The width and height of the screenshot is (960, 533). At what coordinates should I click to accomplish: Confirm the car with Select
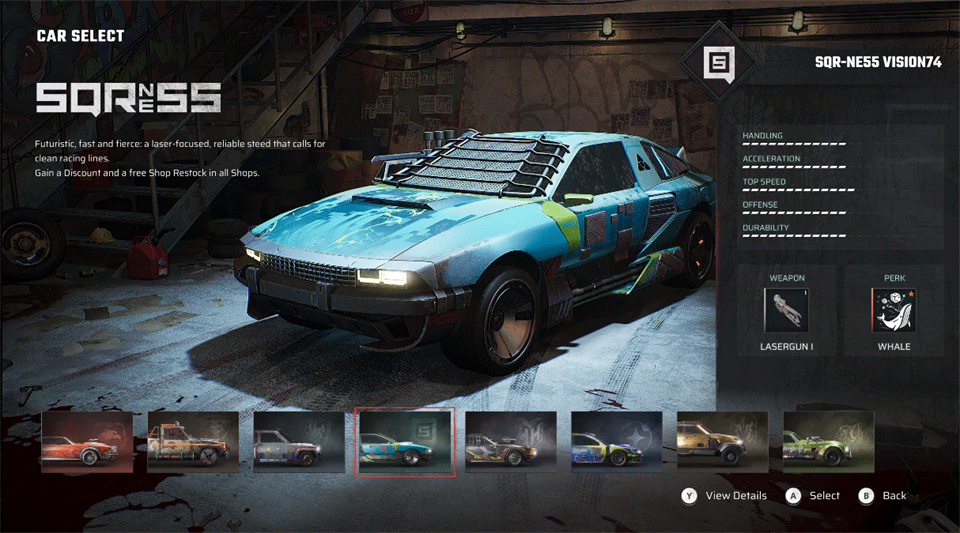[x=814, y=495]
